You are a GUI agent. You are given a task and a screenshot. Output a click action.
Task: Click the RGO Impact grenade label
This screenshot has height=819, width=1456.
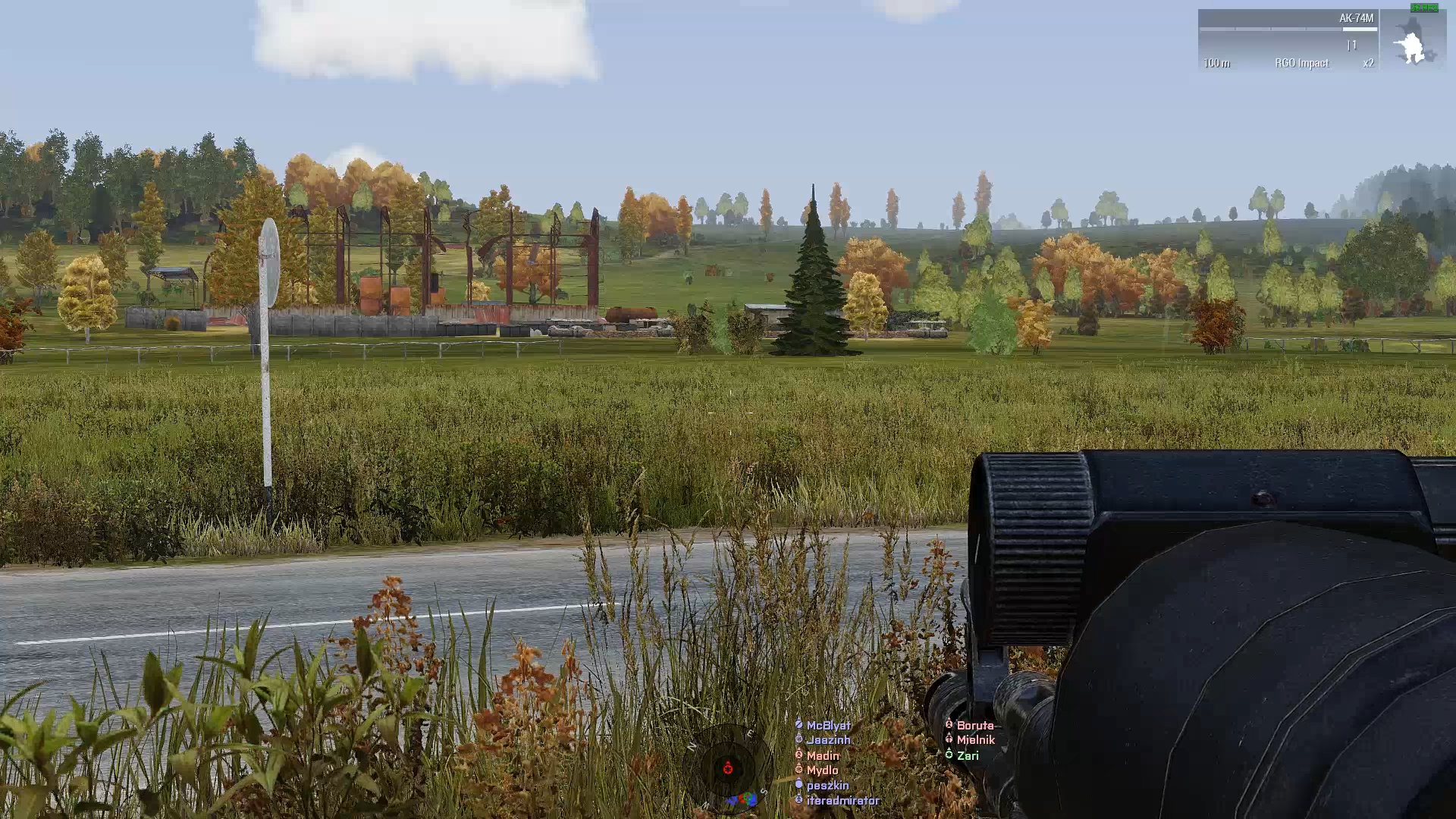[x=1301, y=63]
